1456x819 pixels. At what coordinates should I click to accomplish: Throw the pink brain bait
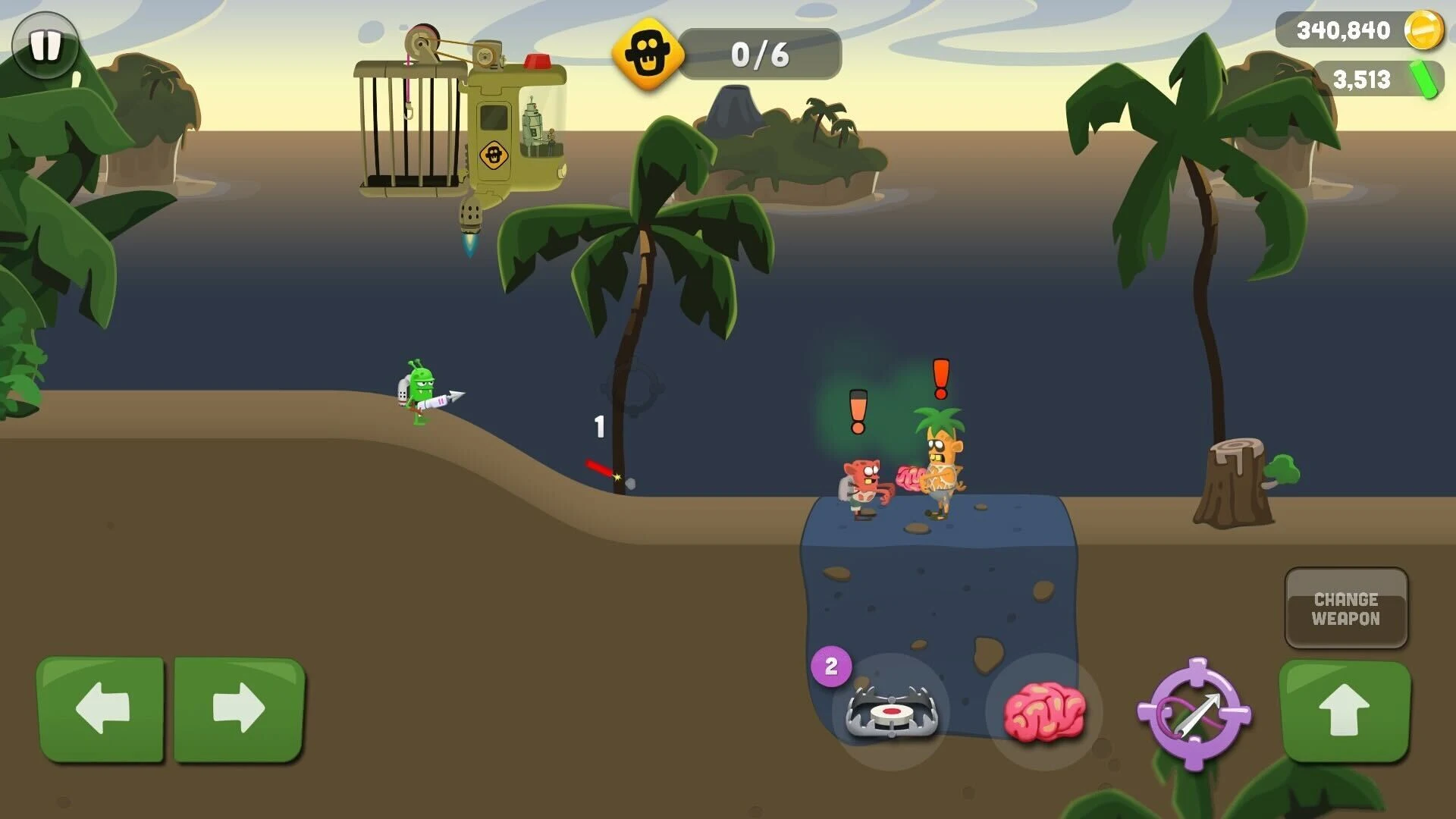click(x=1044, y=712)
